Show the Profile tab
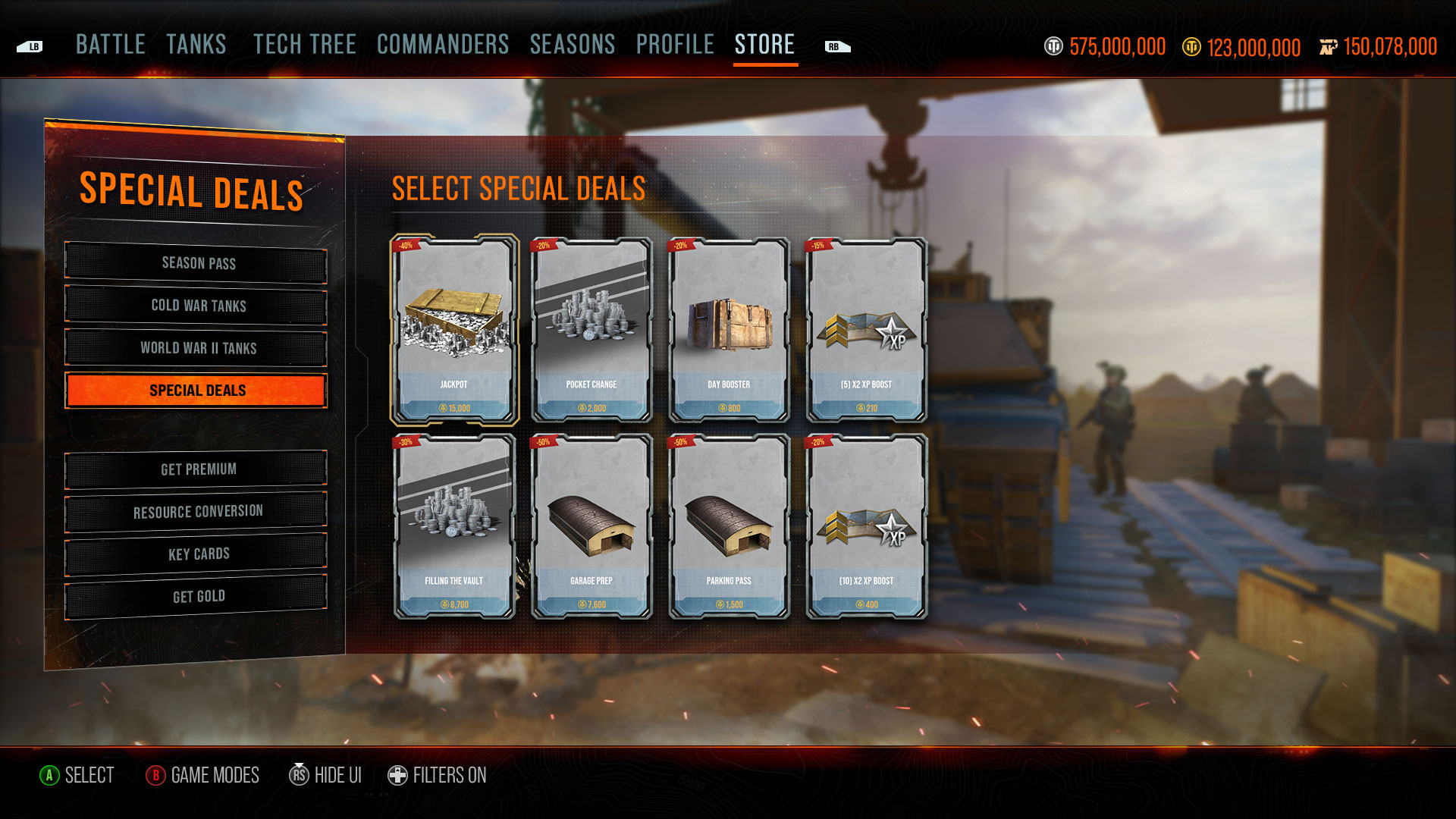Screen dimensions: 1456x819 pos(675,45)
